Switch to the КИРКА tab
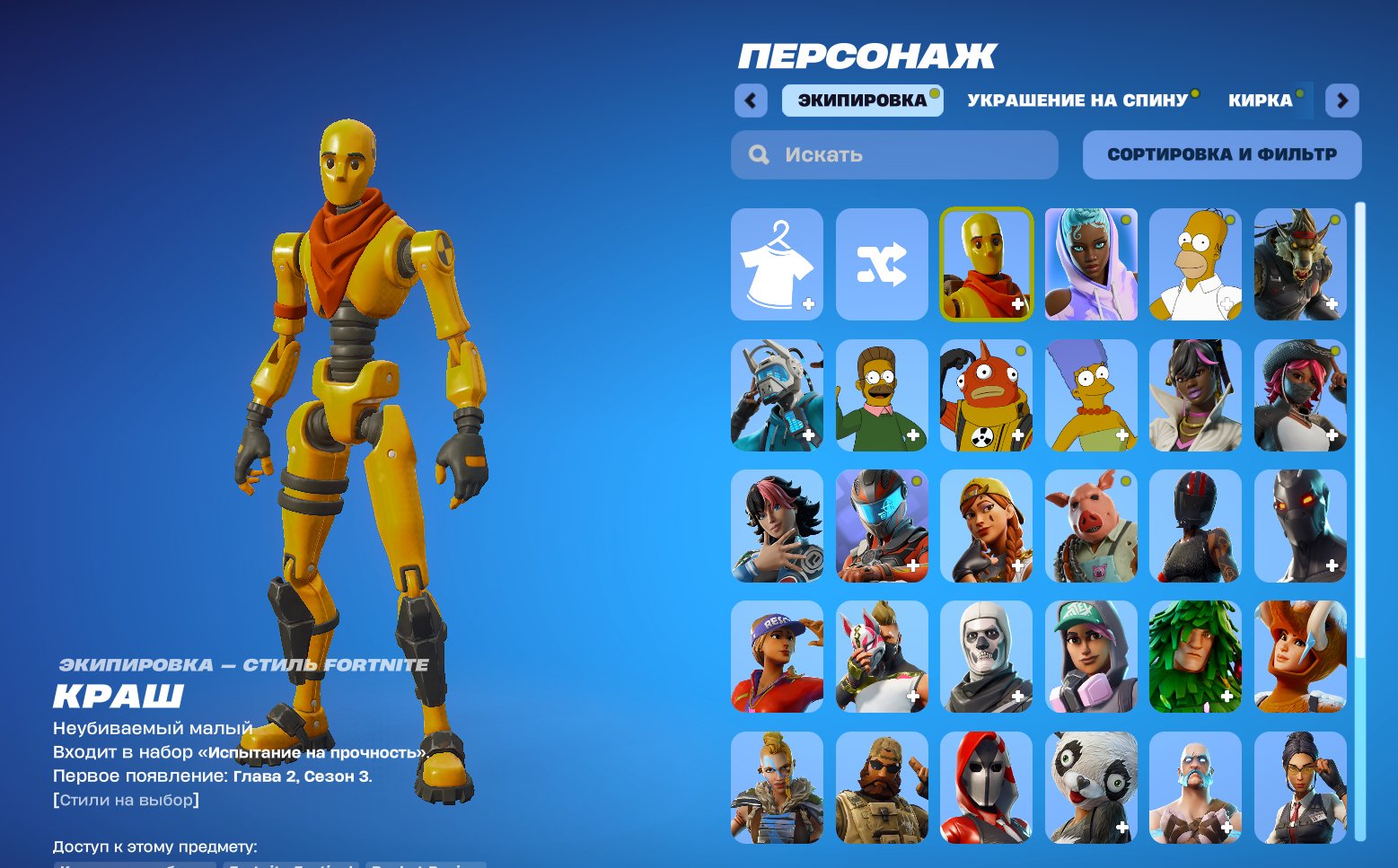Image resolution: width=1398 pixels, height=868 pixels. click(x=1261, y=100)
